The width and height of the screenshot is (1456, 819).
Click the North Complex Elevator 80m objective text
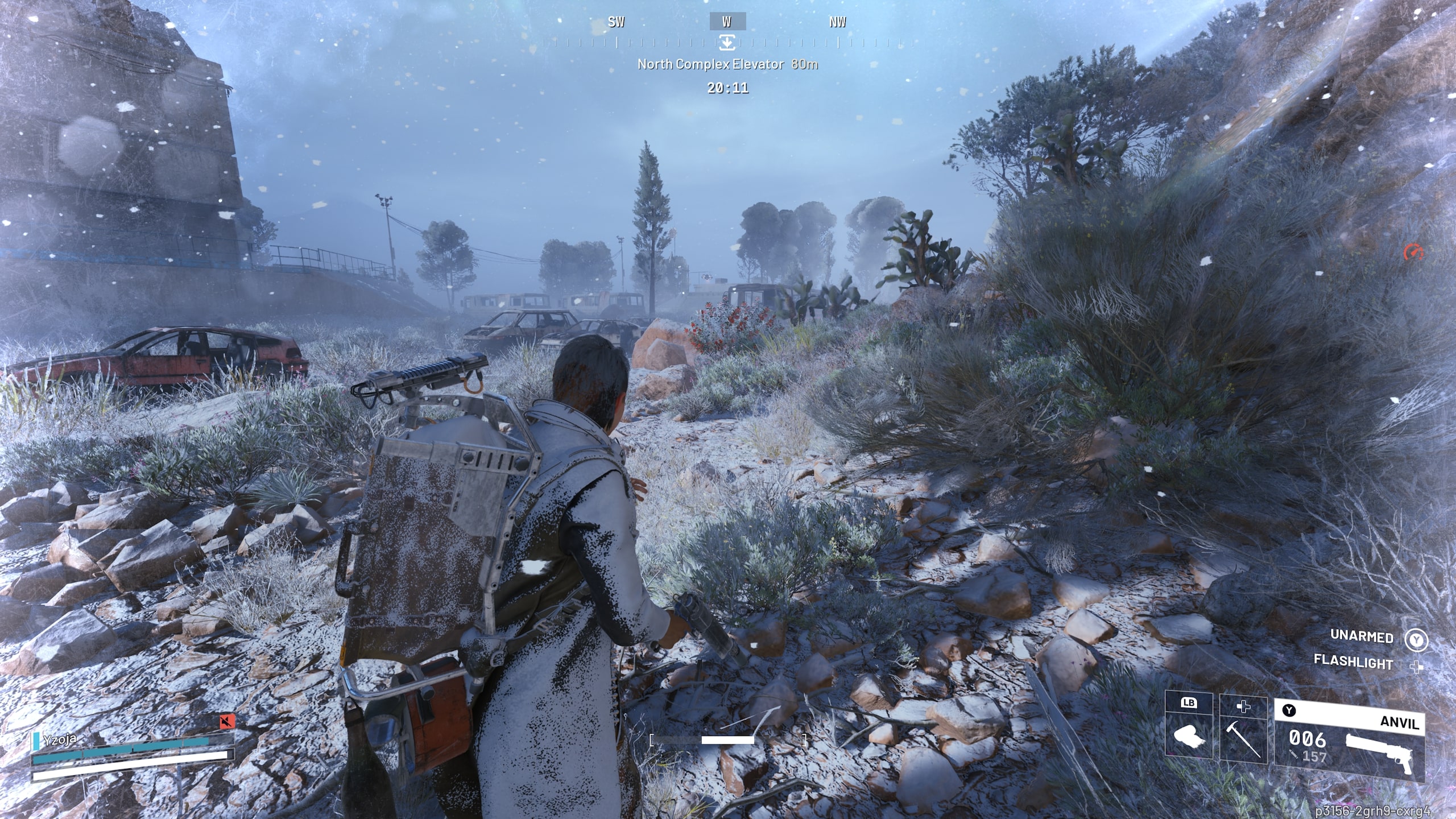tap(727, 65)
